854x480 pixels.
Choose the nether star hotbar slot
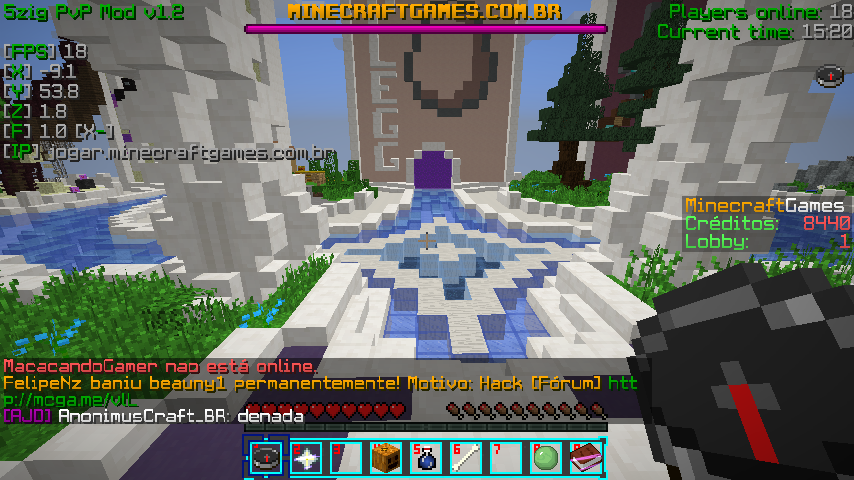306,457
